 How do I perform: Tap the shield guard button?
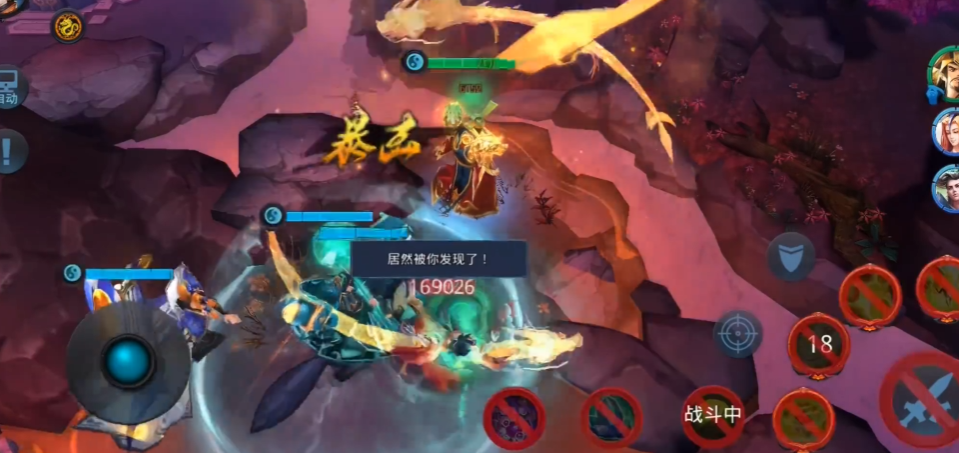(x=790, y=256)
